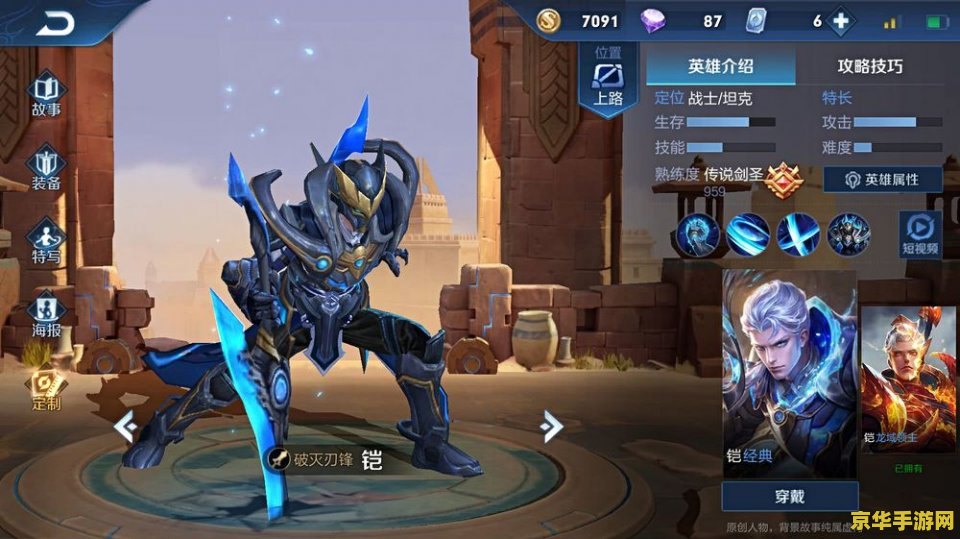Viewport: 960px width, 539px height.
Task: Open the 定制 customization option
Action: (46, 388)
